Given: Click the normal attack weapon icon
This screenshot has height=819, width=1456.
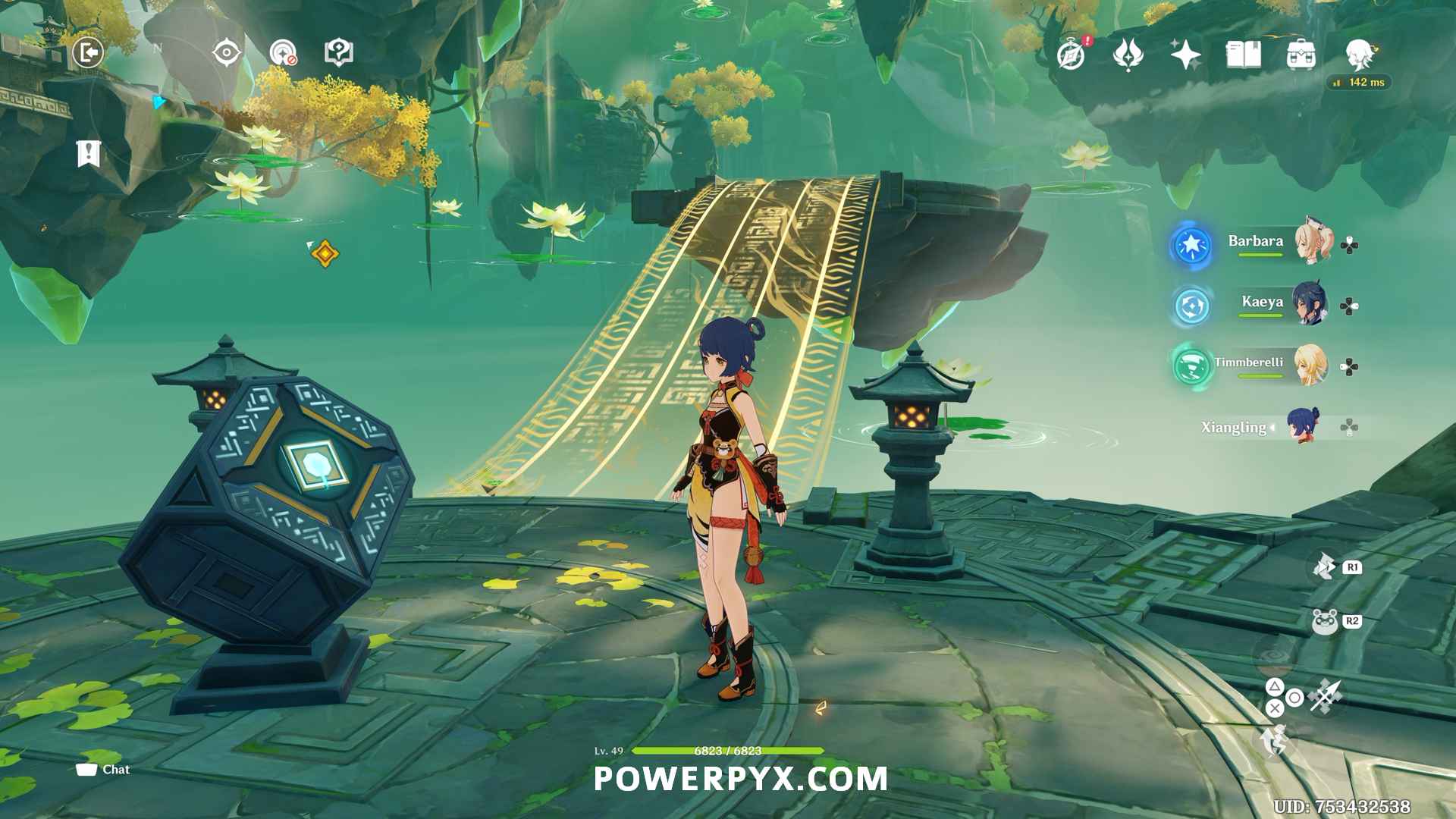Looking at the screenshot, I should 1326,695.
